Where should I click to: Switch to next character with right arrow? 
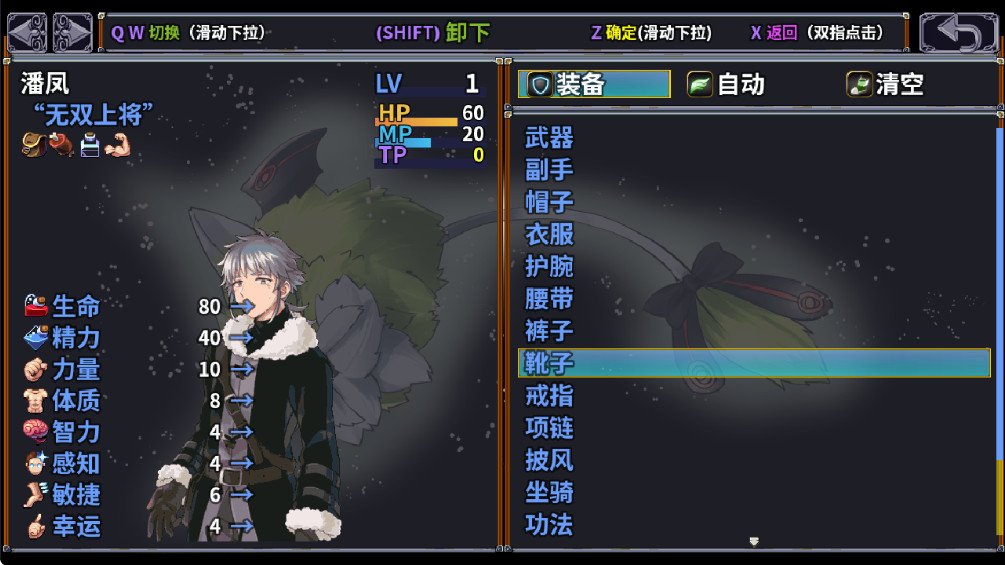[x=72, y=33]
